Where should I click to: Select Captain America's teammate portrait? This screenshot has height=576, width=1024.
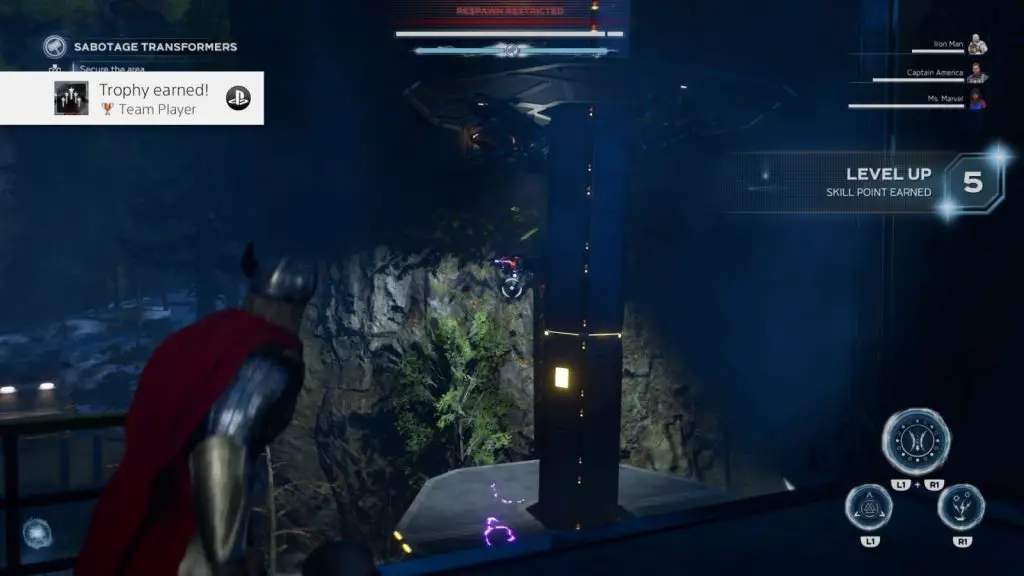coord(977,73)
